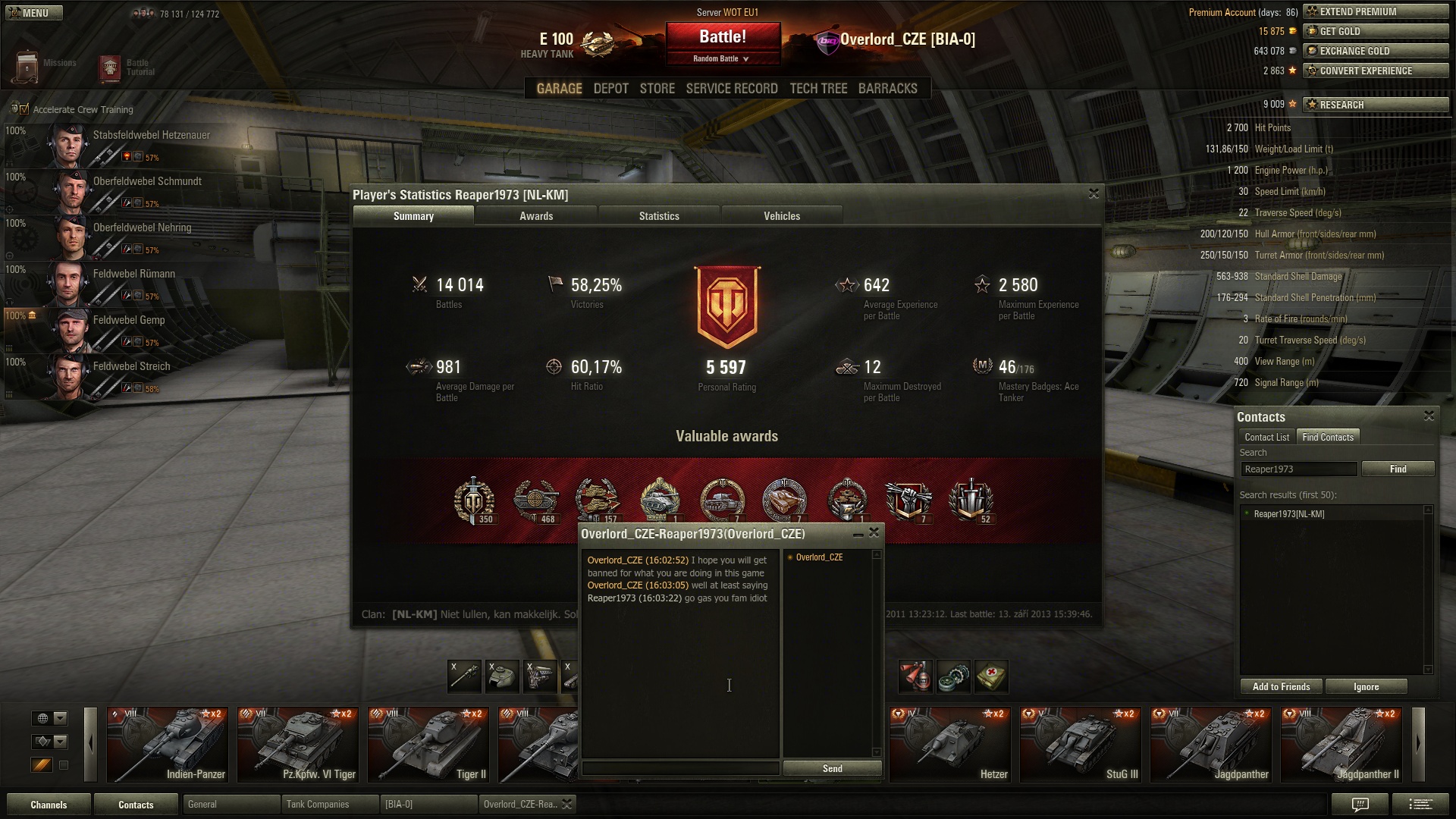
Task: Close the Player's Statistics window
Action: [1094, 194]
